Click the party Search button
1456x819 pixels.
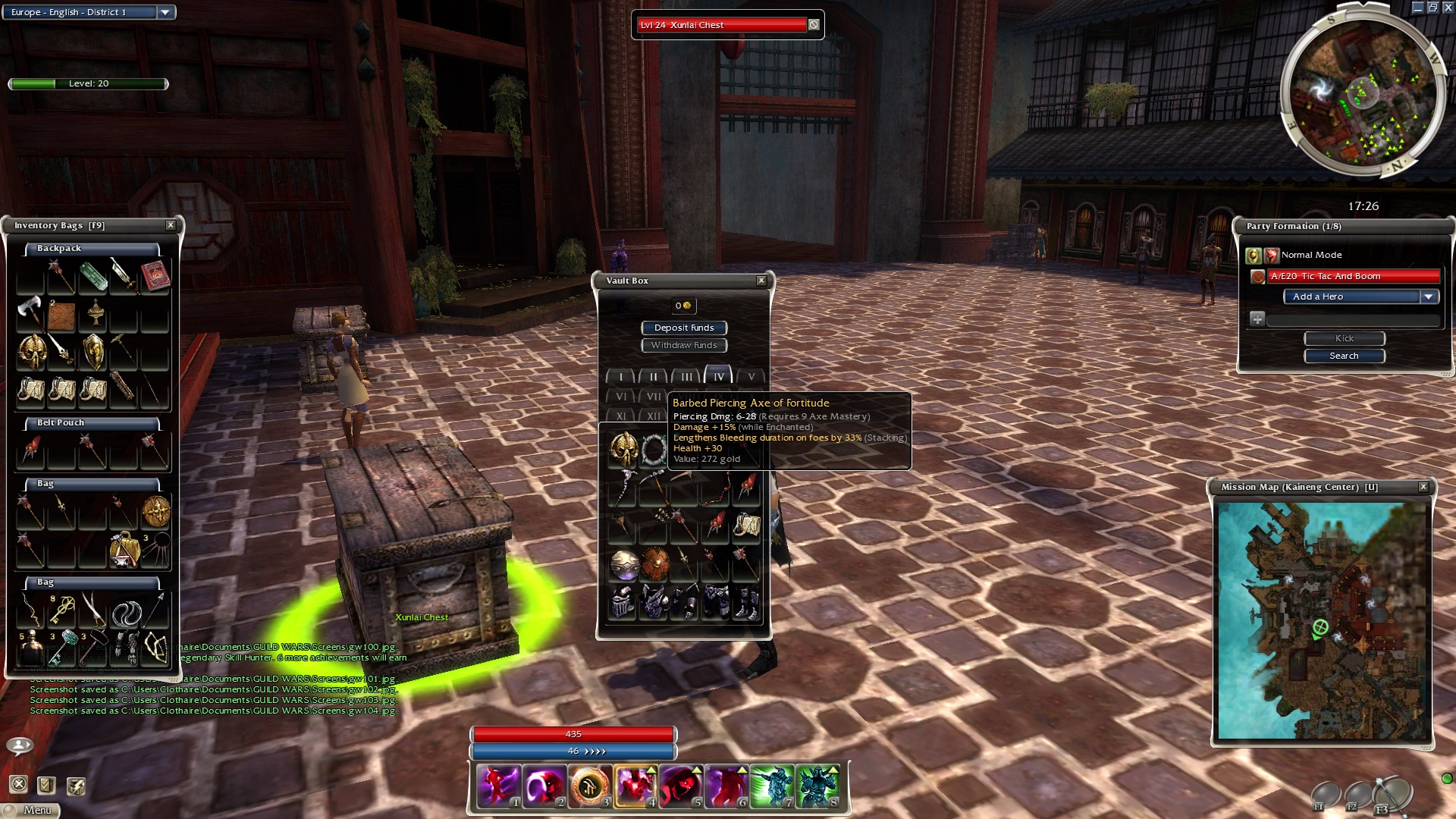point(1344,356)
